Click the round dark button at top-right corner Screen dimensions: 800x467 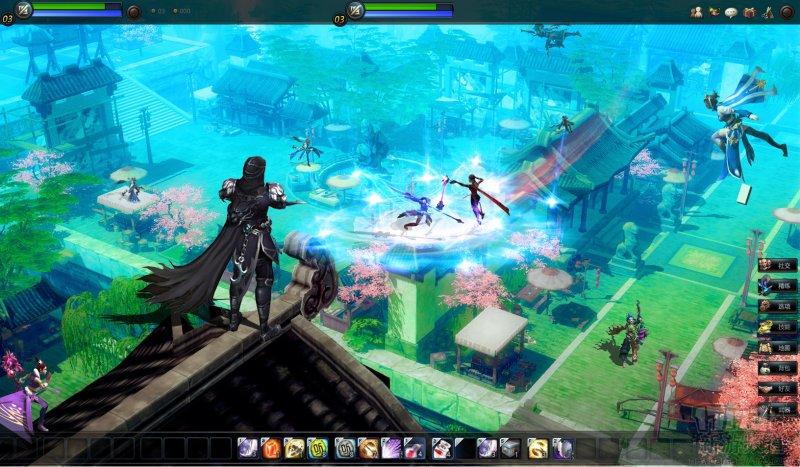click(x=787, y=12)
